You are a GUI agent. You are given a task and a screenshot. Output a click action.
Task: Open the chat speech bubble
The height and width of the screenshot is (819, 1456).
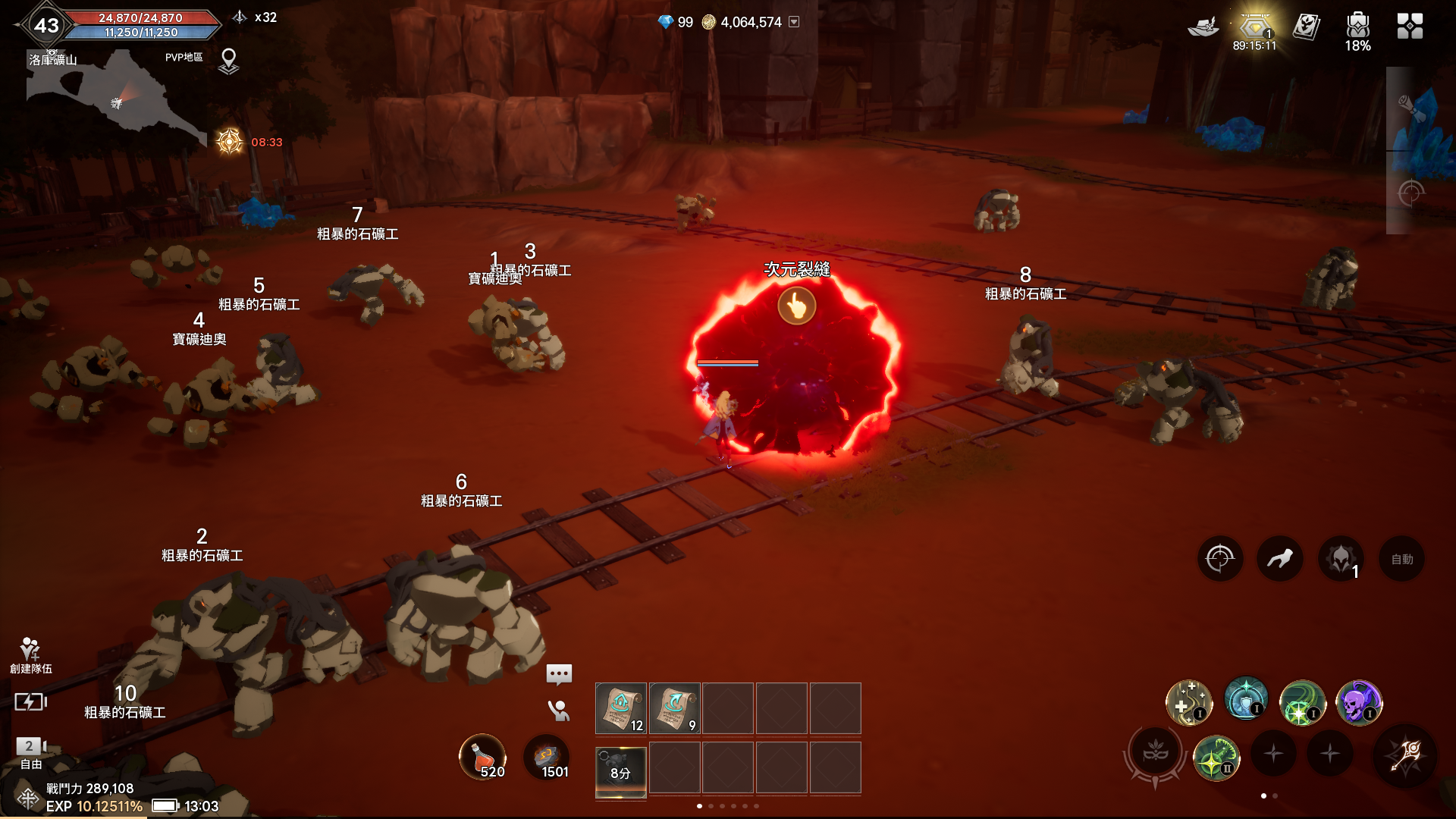coord(559,673)
